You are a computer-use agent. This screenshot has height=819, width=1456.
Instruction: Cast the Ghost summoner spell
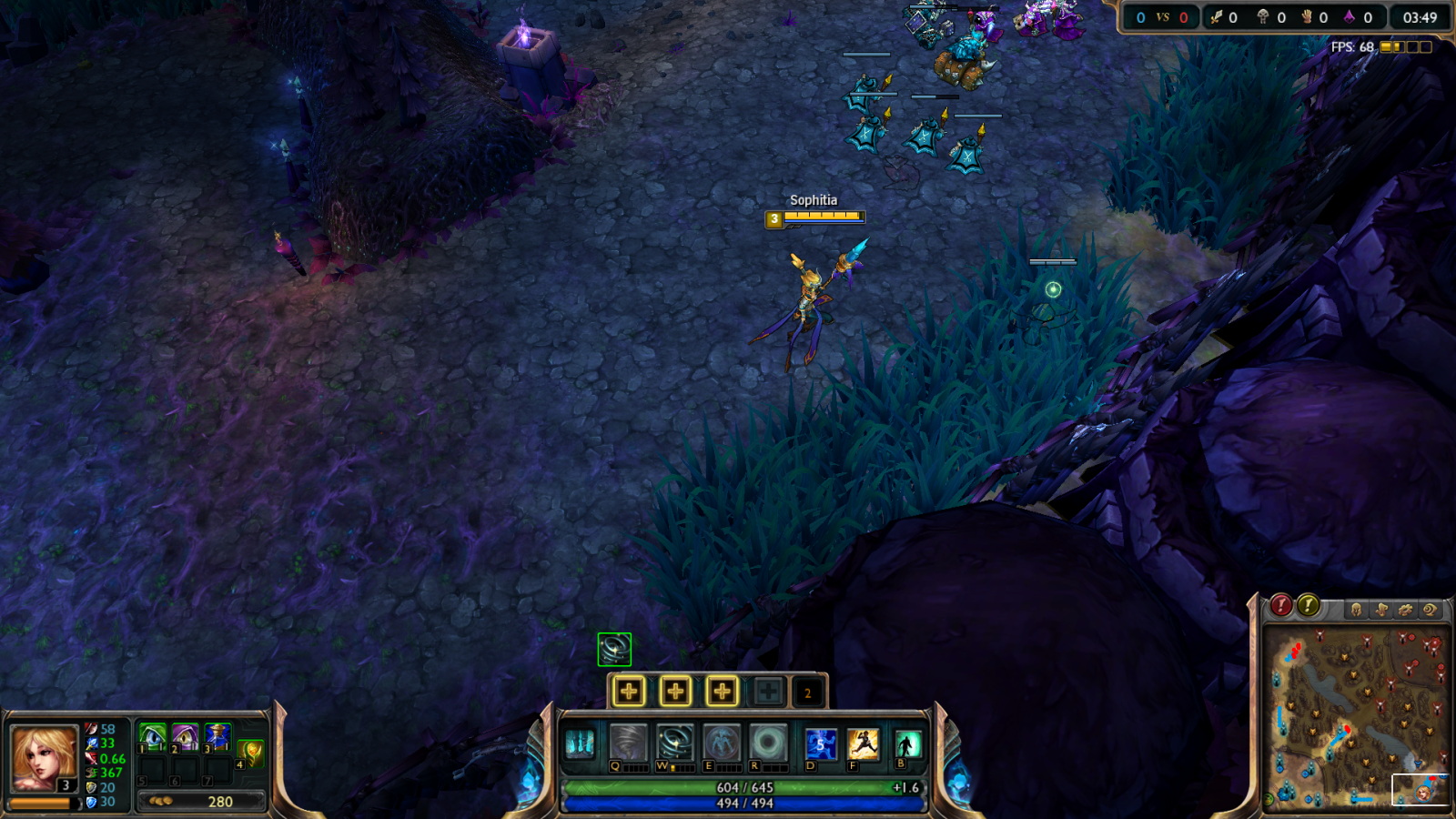tap(821, 743)
